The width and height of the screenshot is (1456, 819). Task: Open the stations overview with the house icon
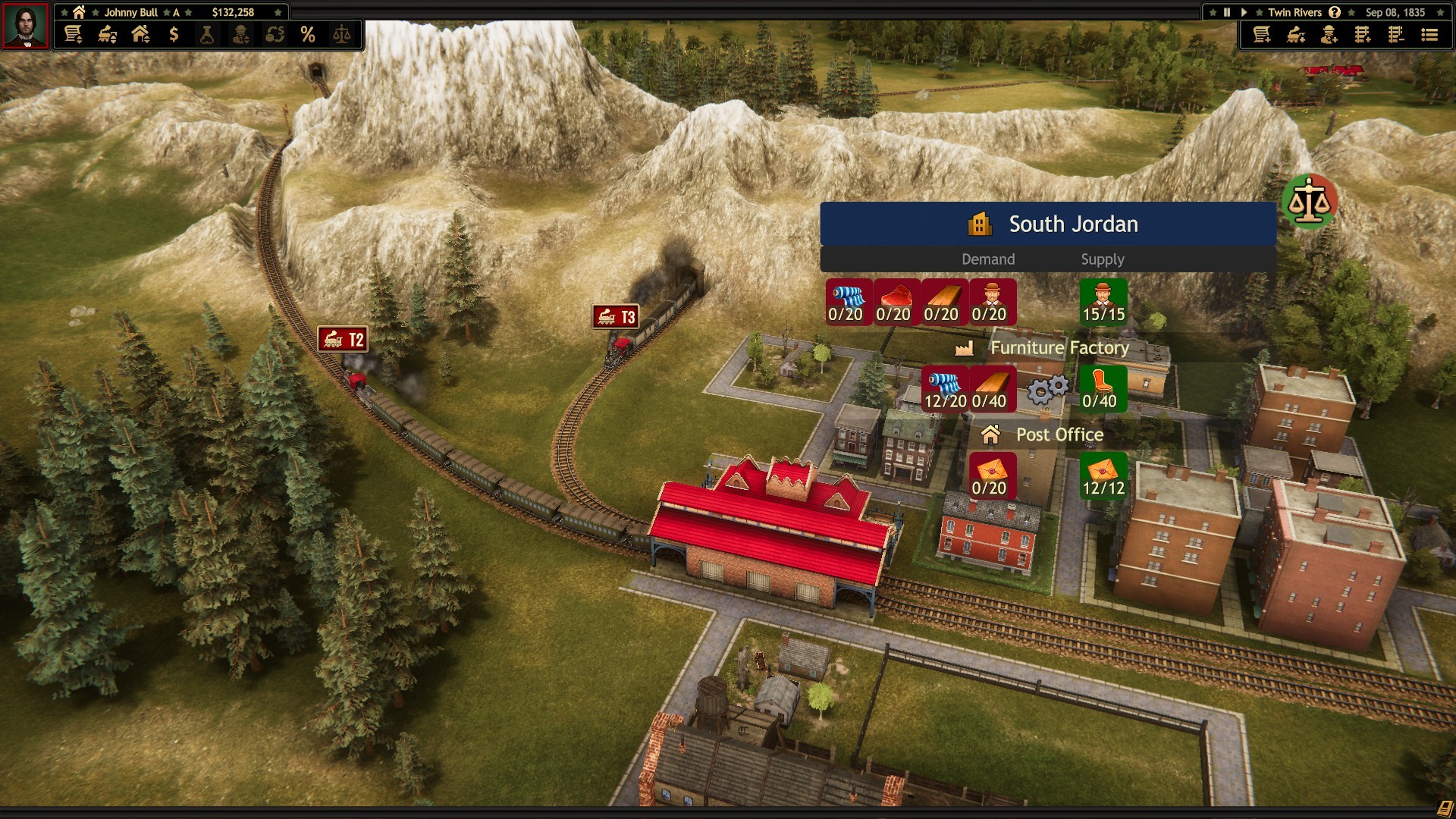[x=141, y=35]
